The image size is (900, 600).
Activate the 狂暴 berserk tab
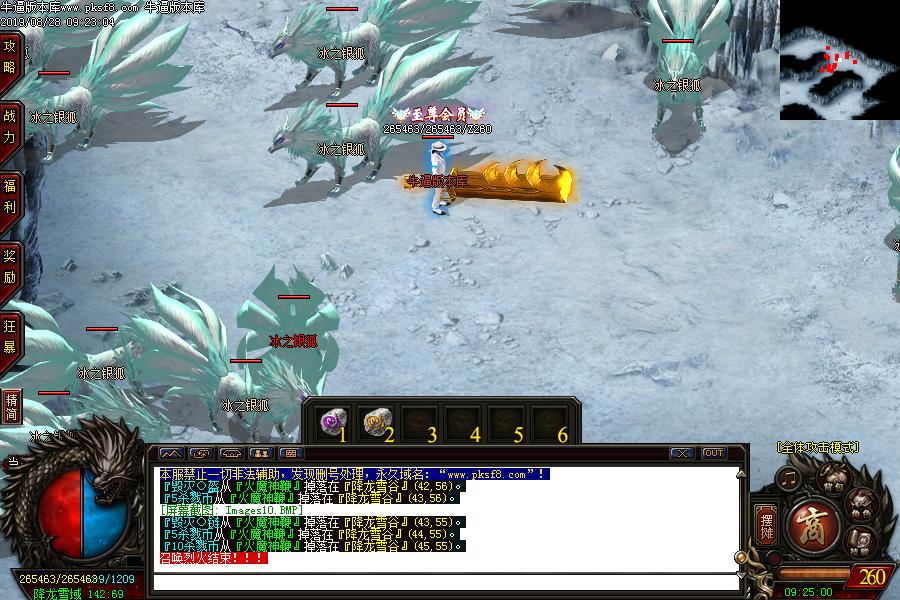coord(10,335)
